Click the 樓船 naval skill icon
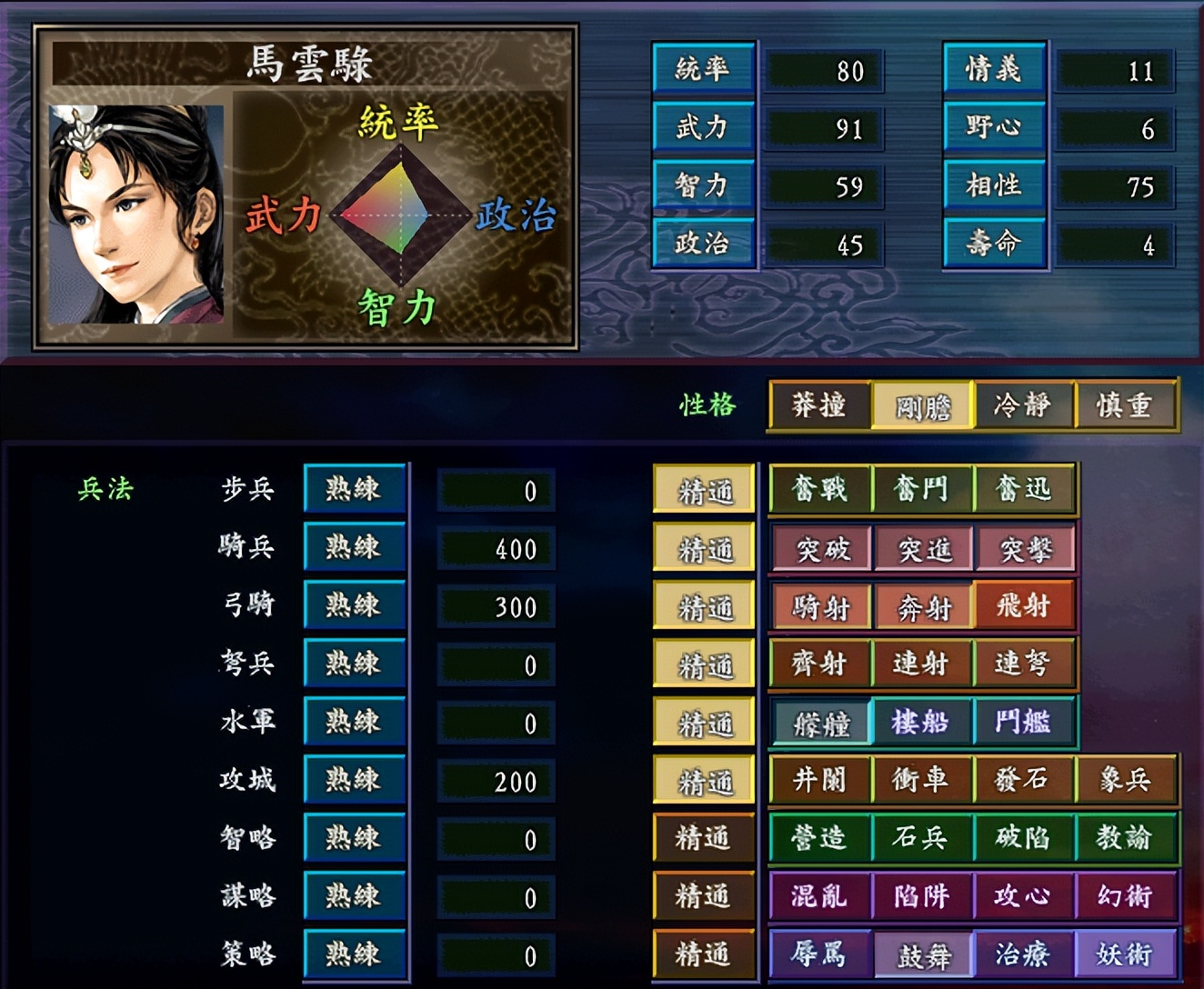 tap(923, 722)
